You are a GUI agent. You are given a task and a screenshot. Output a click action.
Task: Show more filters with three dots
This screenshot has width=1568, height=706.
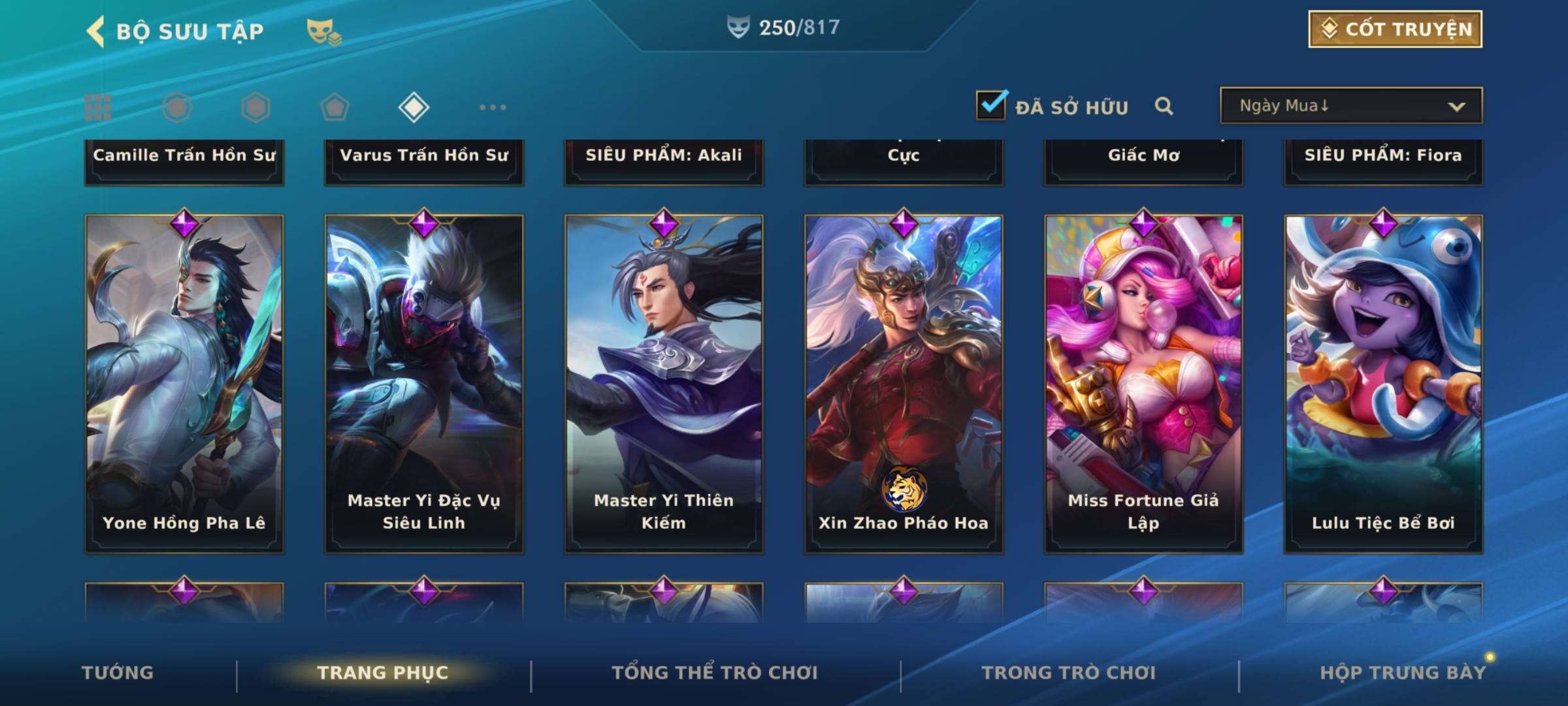[493, 107]
